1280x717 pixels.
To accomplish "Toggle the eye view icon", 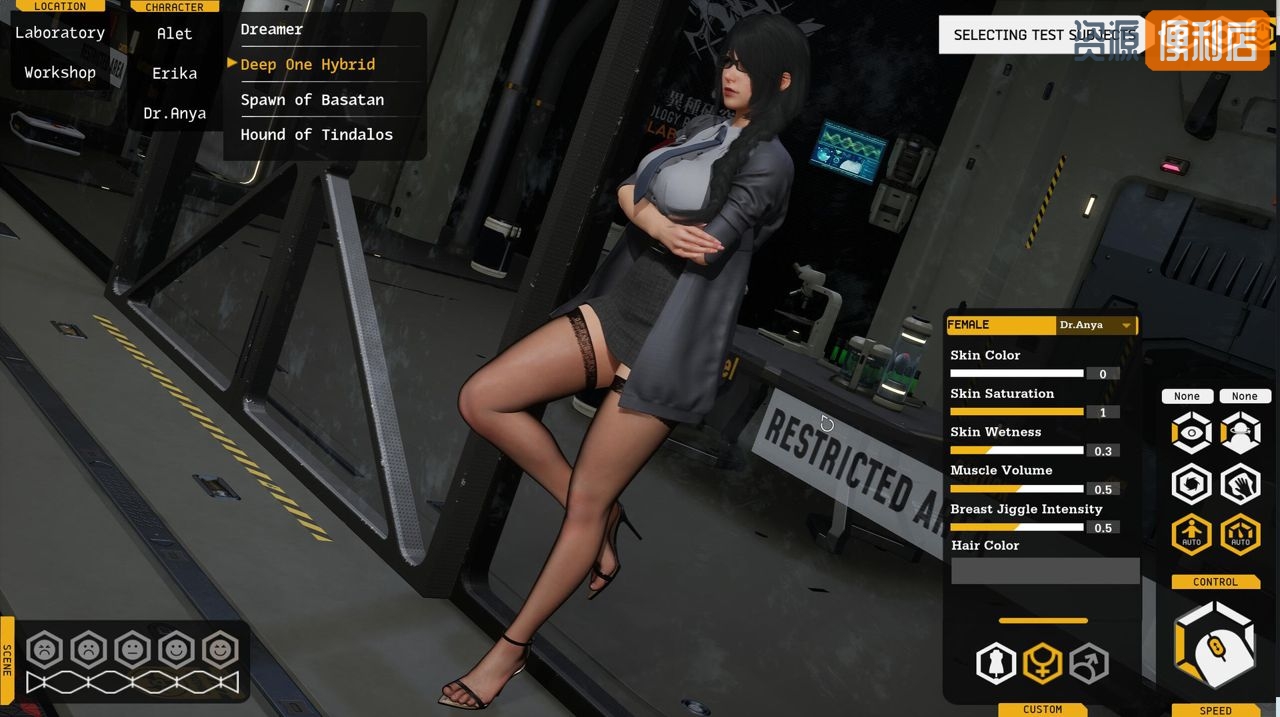I will (x=1192, y=433).
